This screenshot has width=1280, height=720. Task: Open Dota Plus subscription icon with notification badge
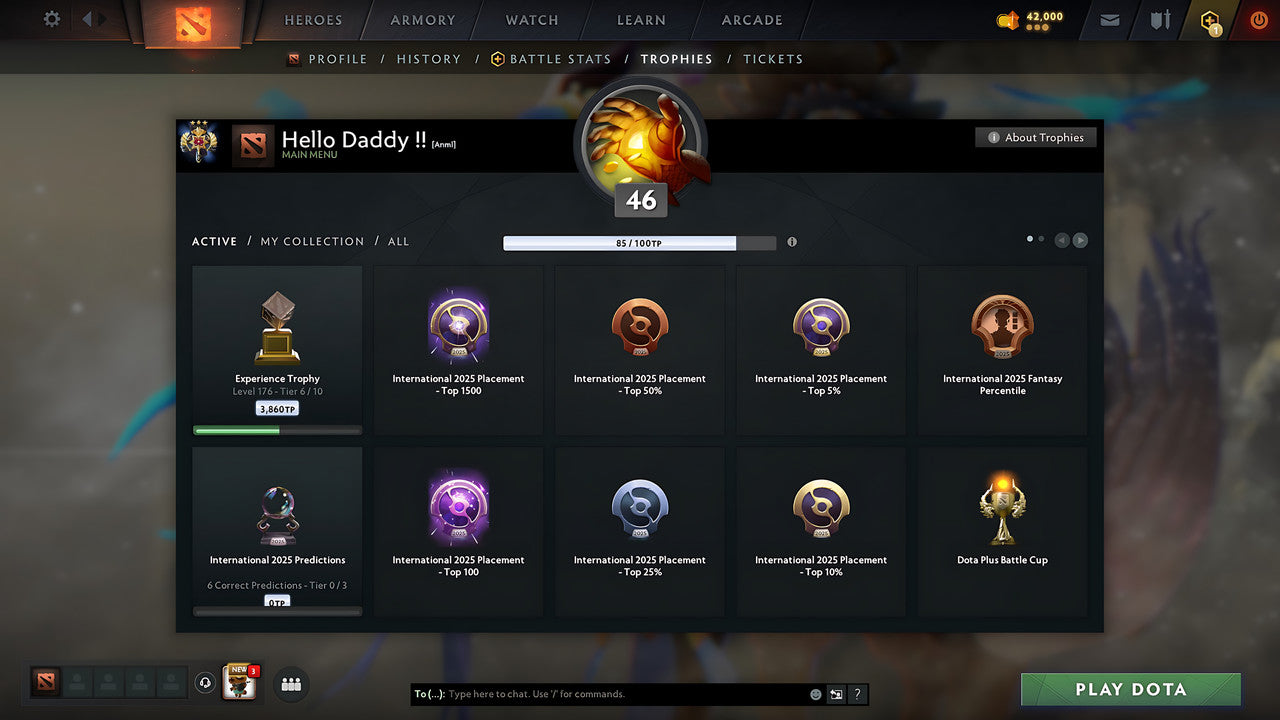point(1210,20)
